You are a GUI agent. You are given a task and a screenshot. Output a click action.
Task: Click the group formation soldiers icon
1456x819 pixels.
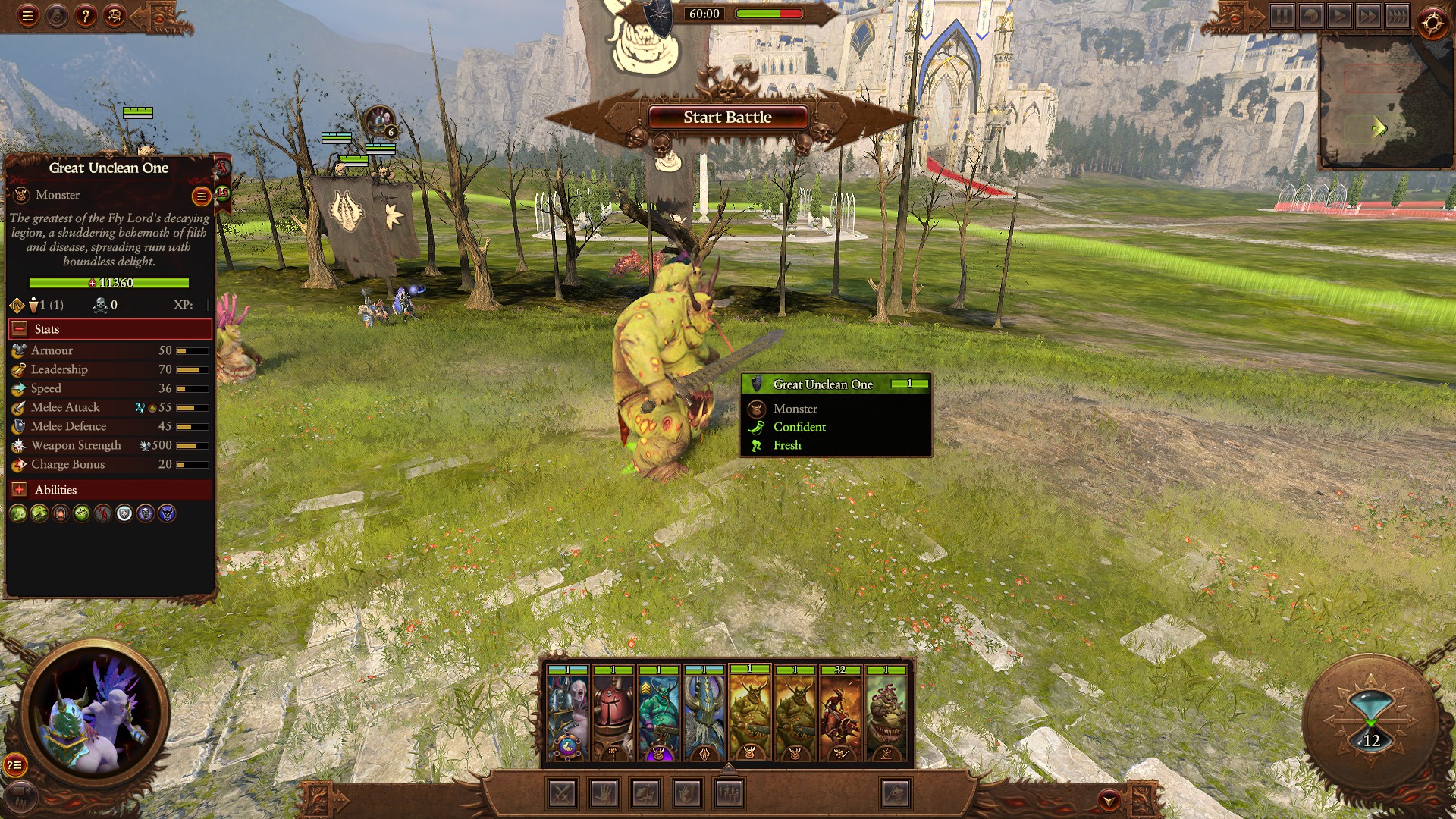point(727,795)
